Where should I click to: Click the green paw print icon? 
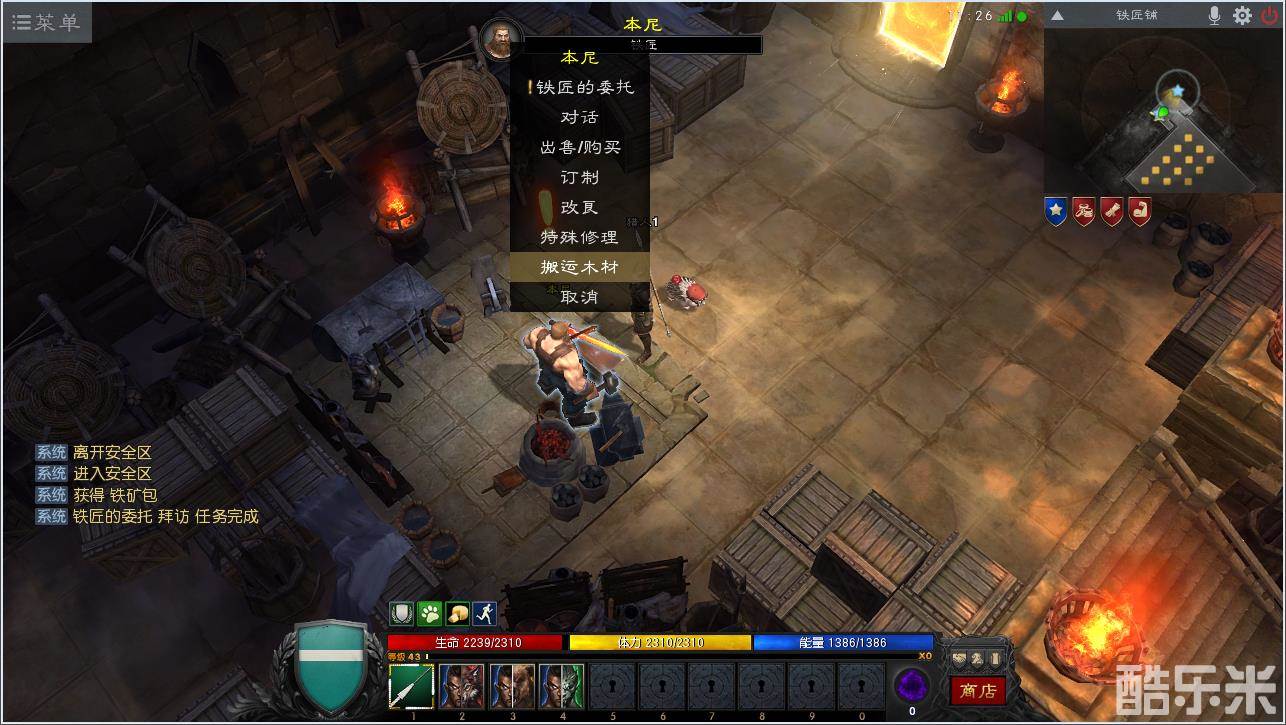click(x=430, y=613)
